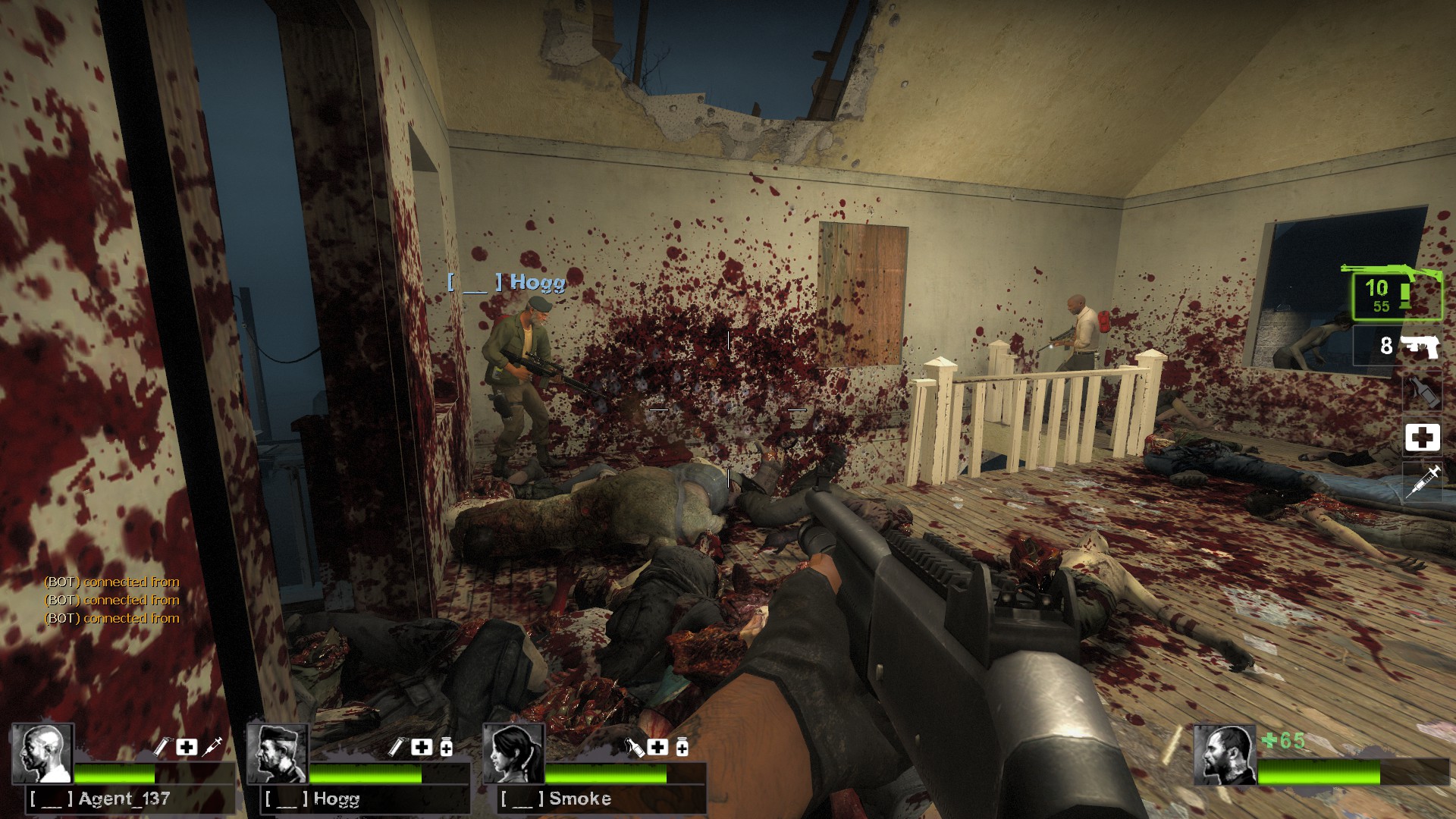Click Smoke's molotov icon

point(634,748)
